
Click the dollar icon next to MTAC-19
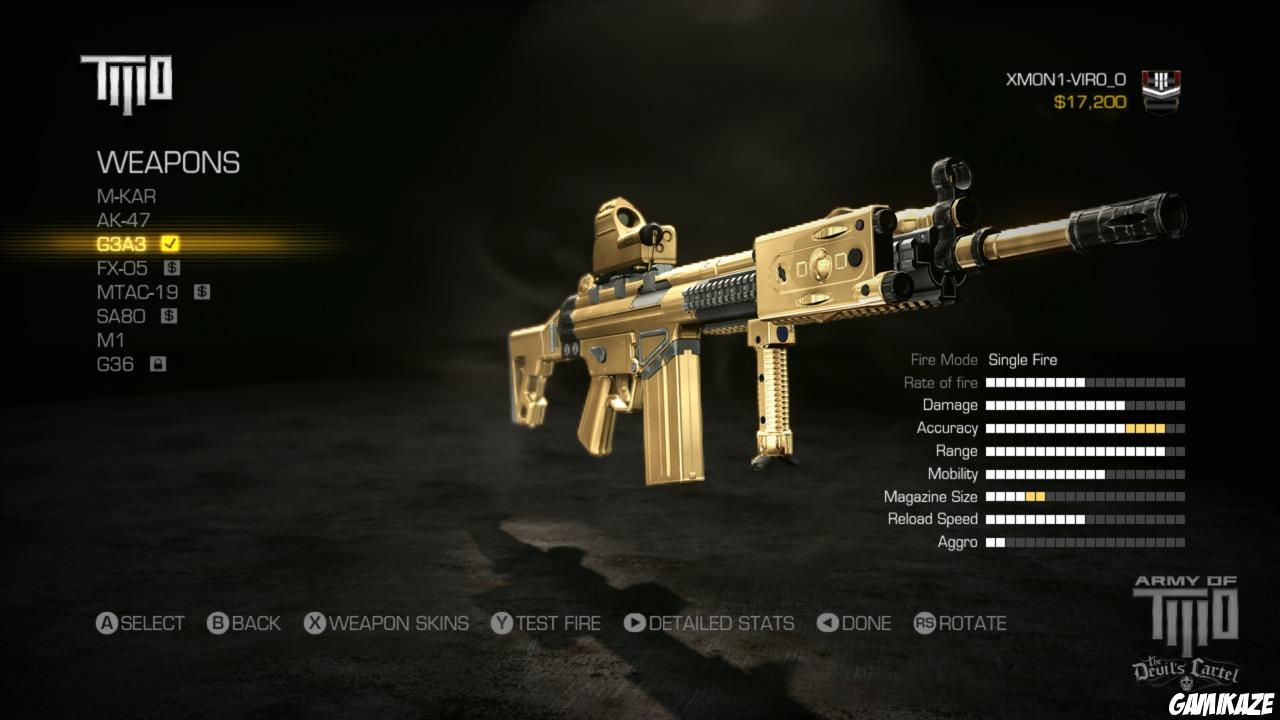pos(204,292)
